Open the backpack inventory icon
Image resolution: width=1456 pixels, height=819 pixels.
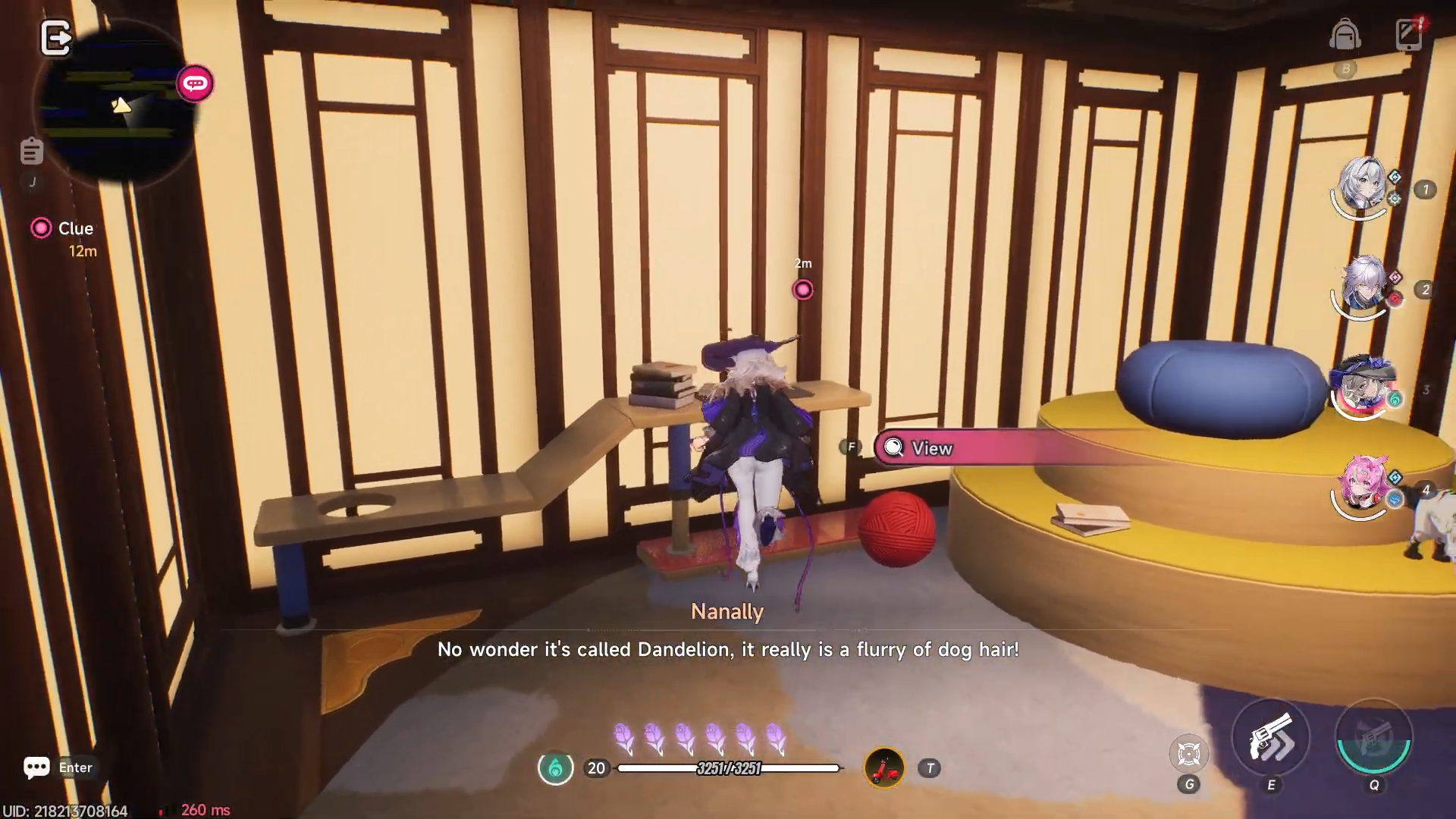(1345, 36)
